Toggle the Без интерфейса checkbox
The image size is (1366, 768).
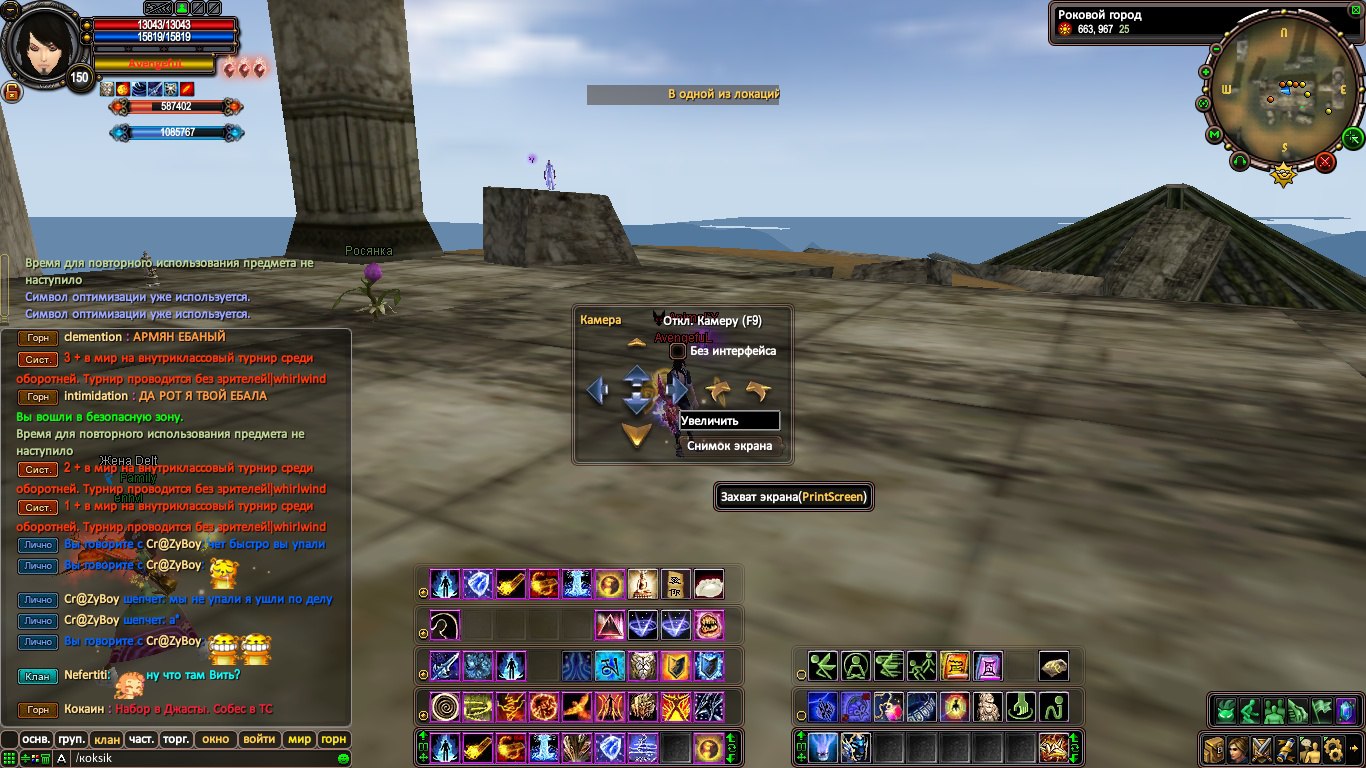pos(677,351)
